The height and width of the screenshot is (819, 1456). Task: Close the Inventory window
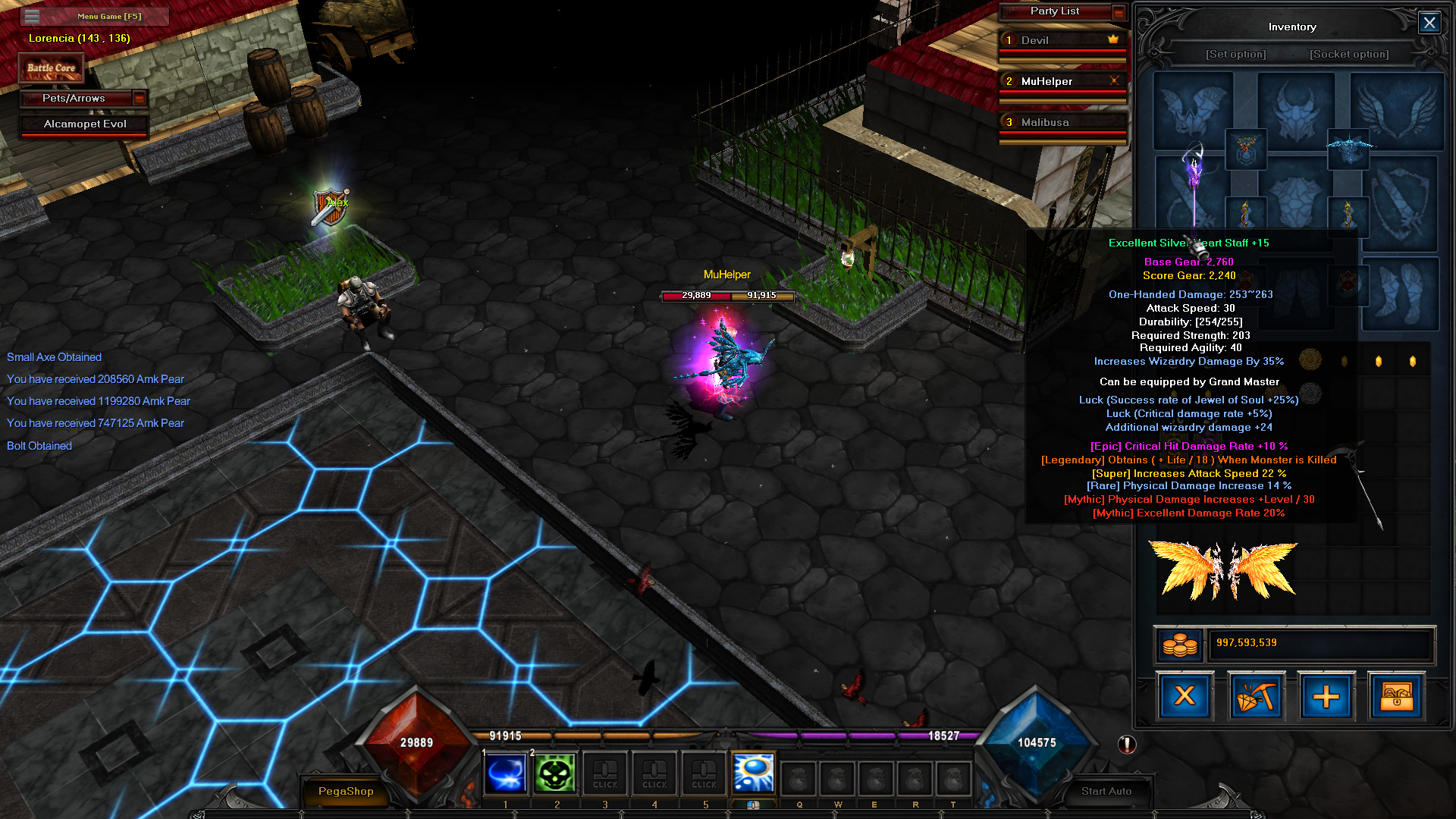(1429, 23)
